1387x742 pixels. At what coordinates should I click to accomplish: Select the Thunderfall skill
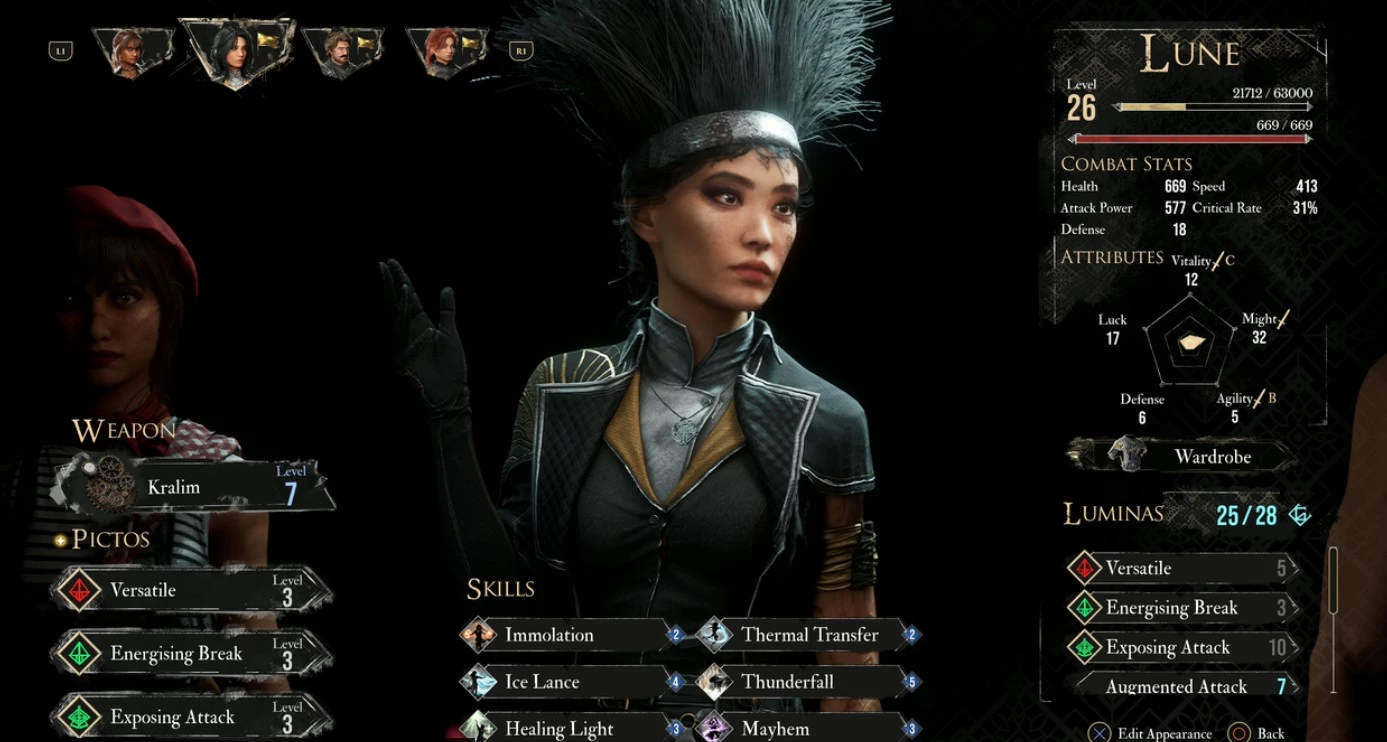click(x=807, y=682)
